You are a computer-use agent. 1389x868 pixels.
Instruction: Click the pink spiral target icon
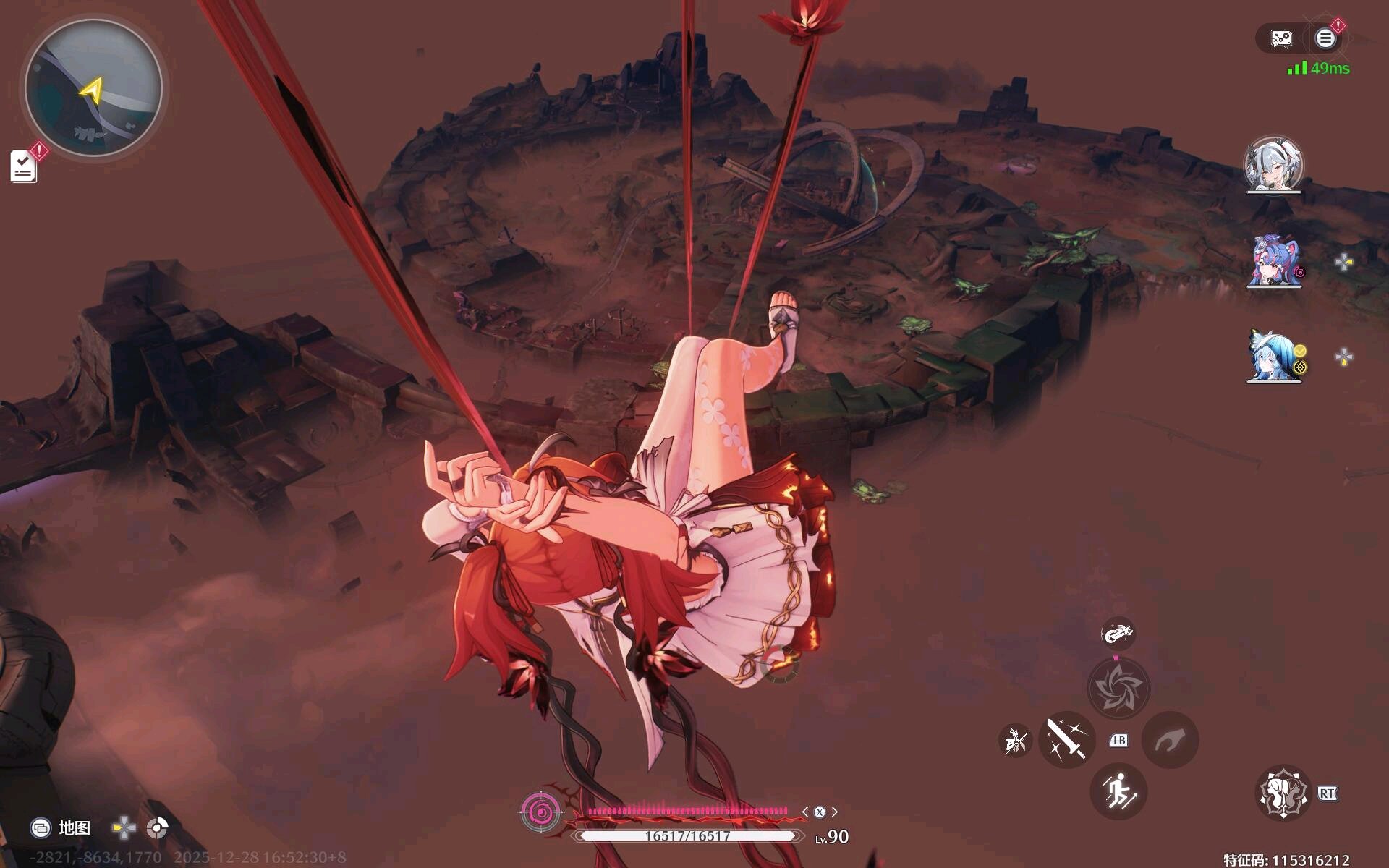click(540, 812)
